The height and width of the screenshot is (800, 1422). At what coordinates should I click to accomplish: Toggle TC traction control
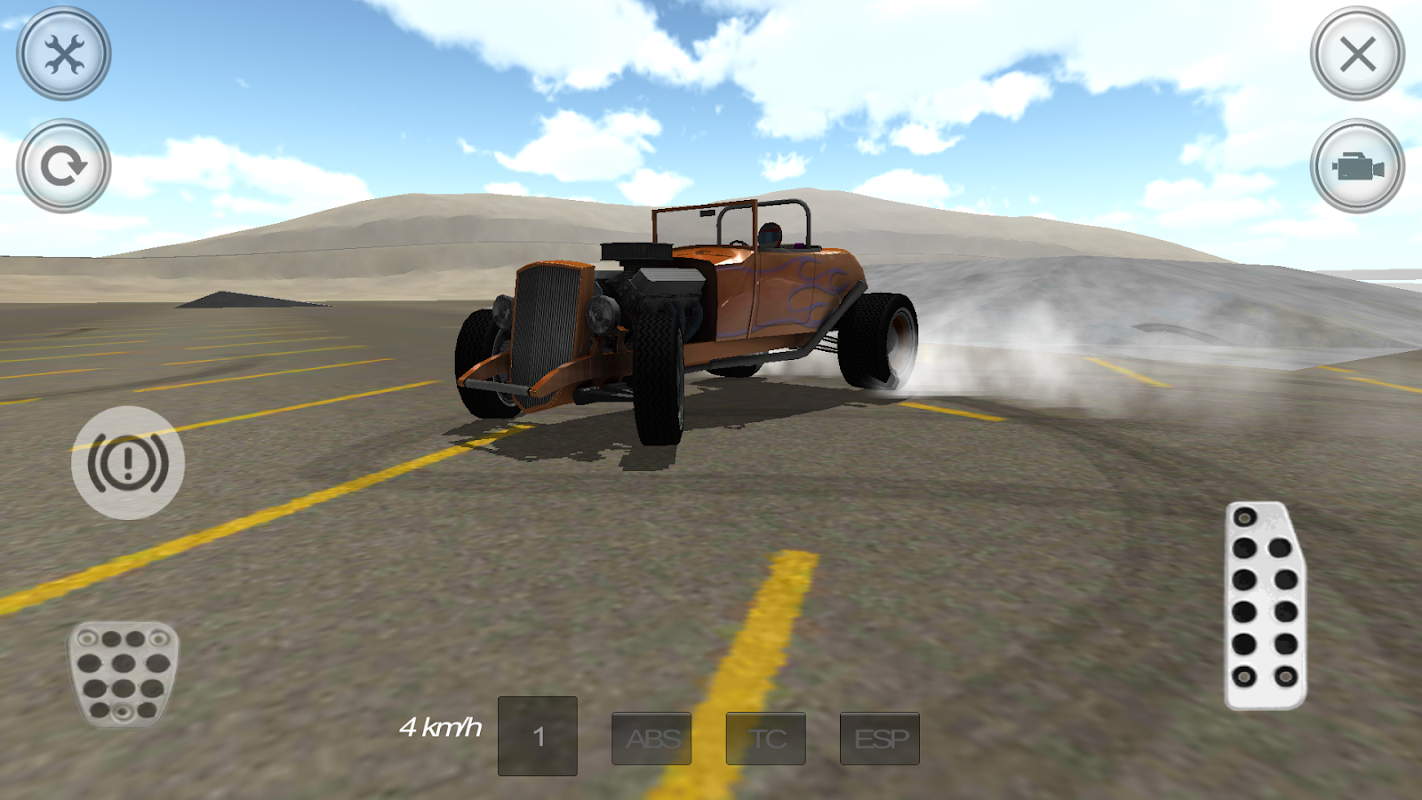[765, 738]
